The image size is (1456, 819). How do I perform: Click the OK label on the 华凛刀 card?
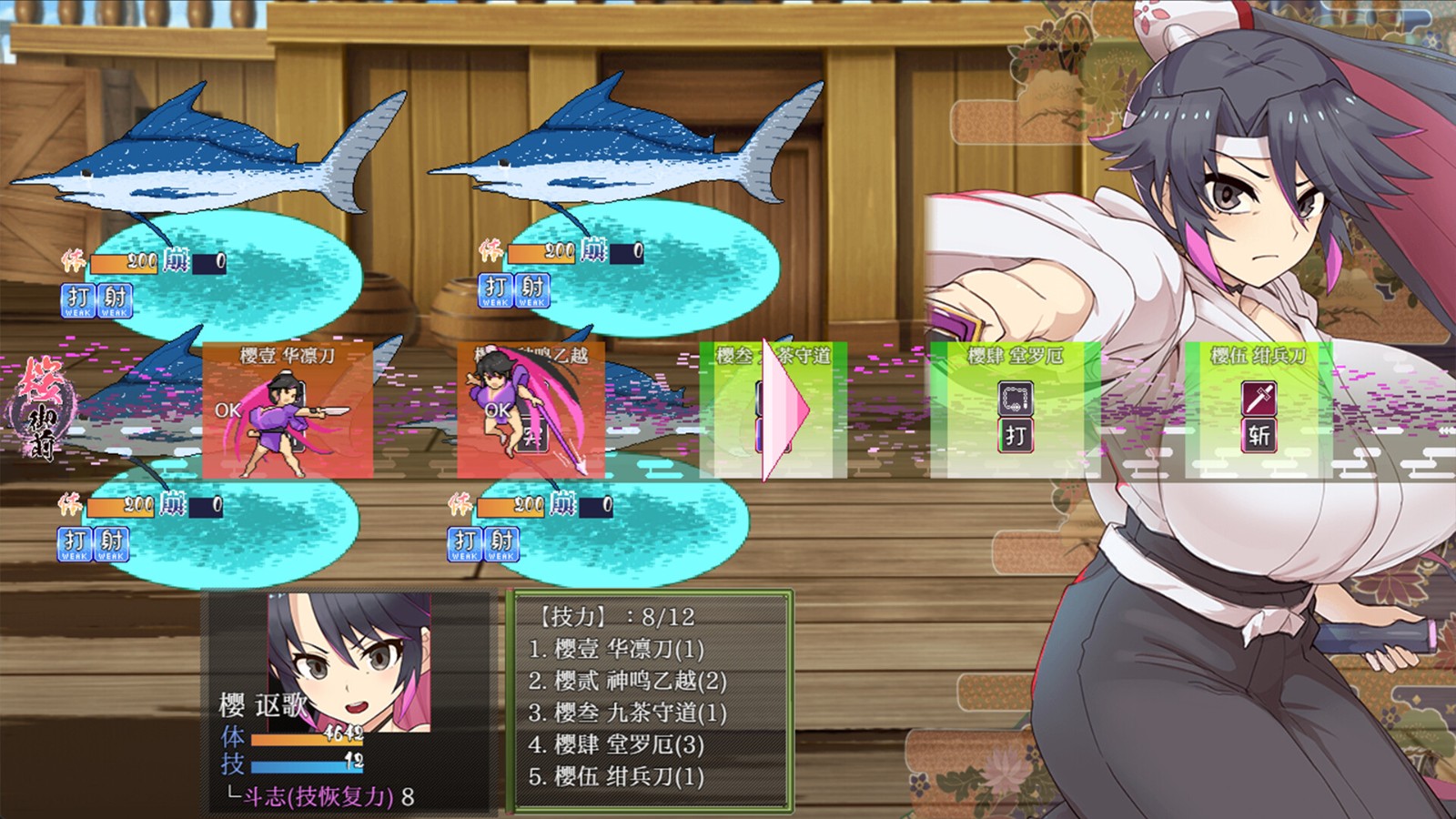(229, 411)
